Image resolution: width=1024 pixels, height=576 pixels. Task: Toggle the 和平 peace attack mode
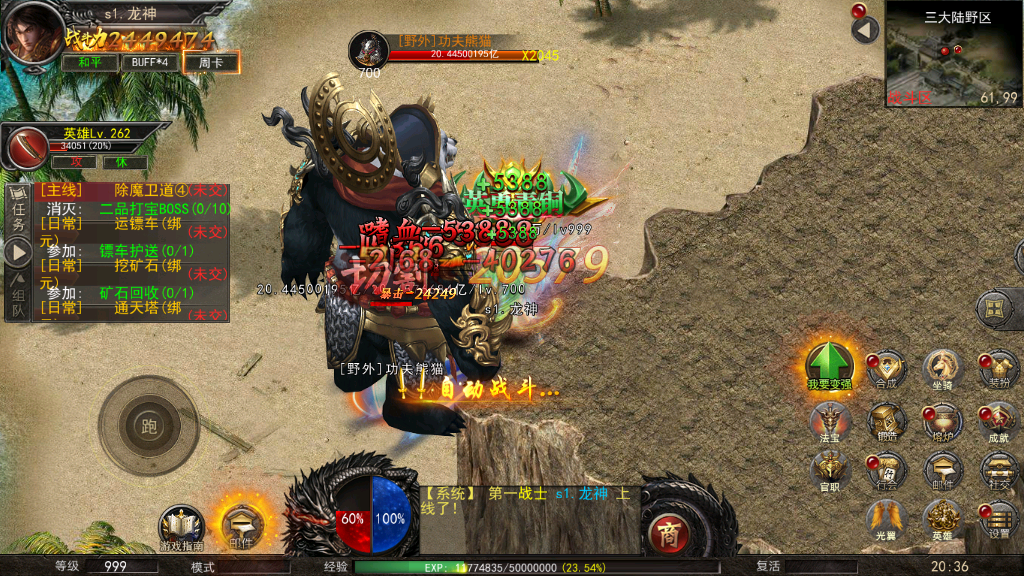click(x=89, y=63)
